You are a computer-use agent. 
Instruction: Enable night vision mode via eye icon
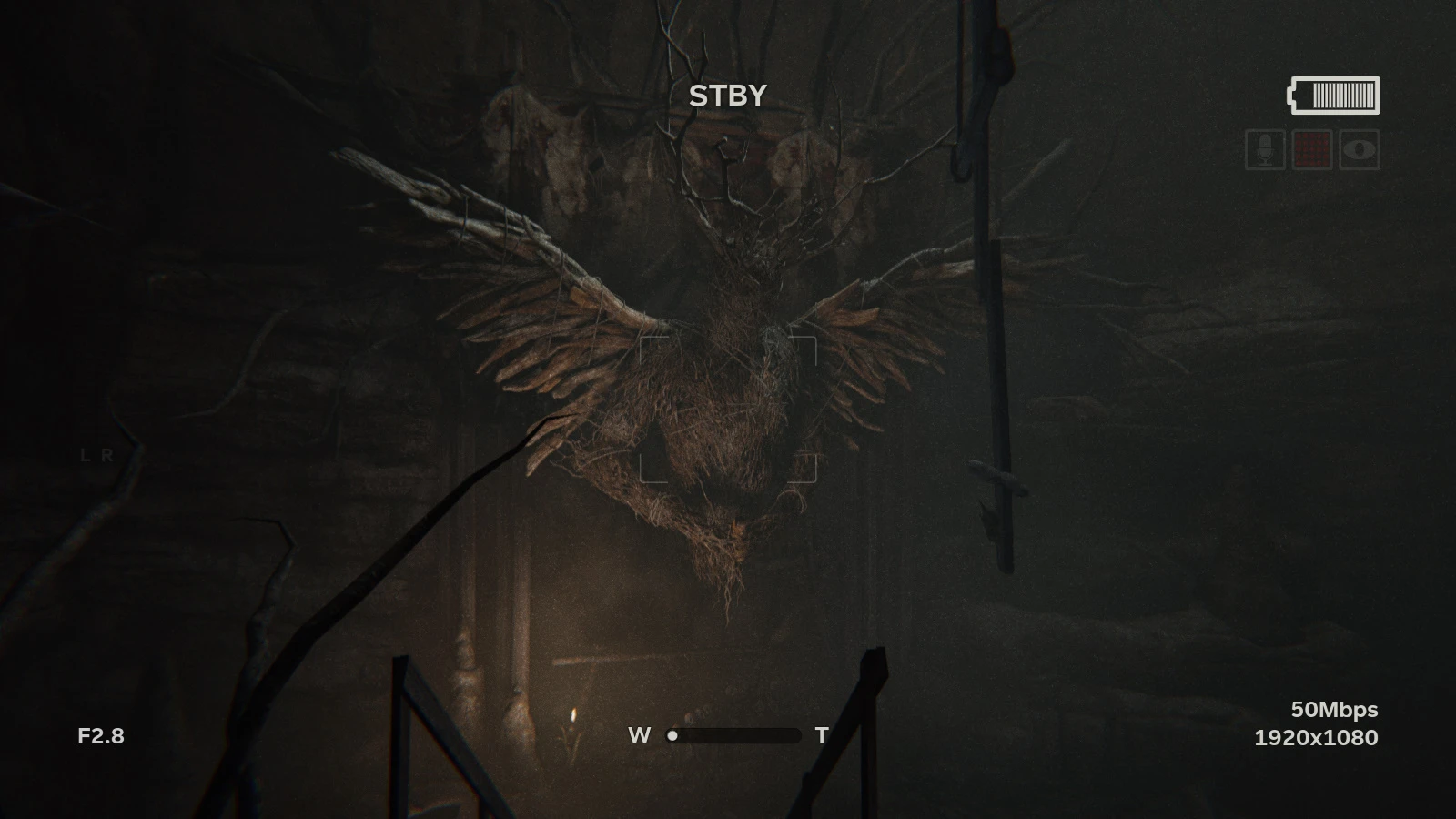point(1360,150)
